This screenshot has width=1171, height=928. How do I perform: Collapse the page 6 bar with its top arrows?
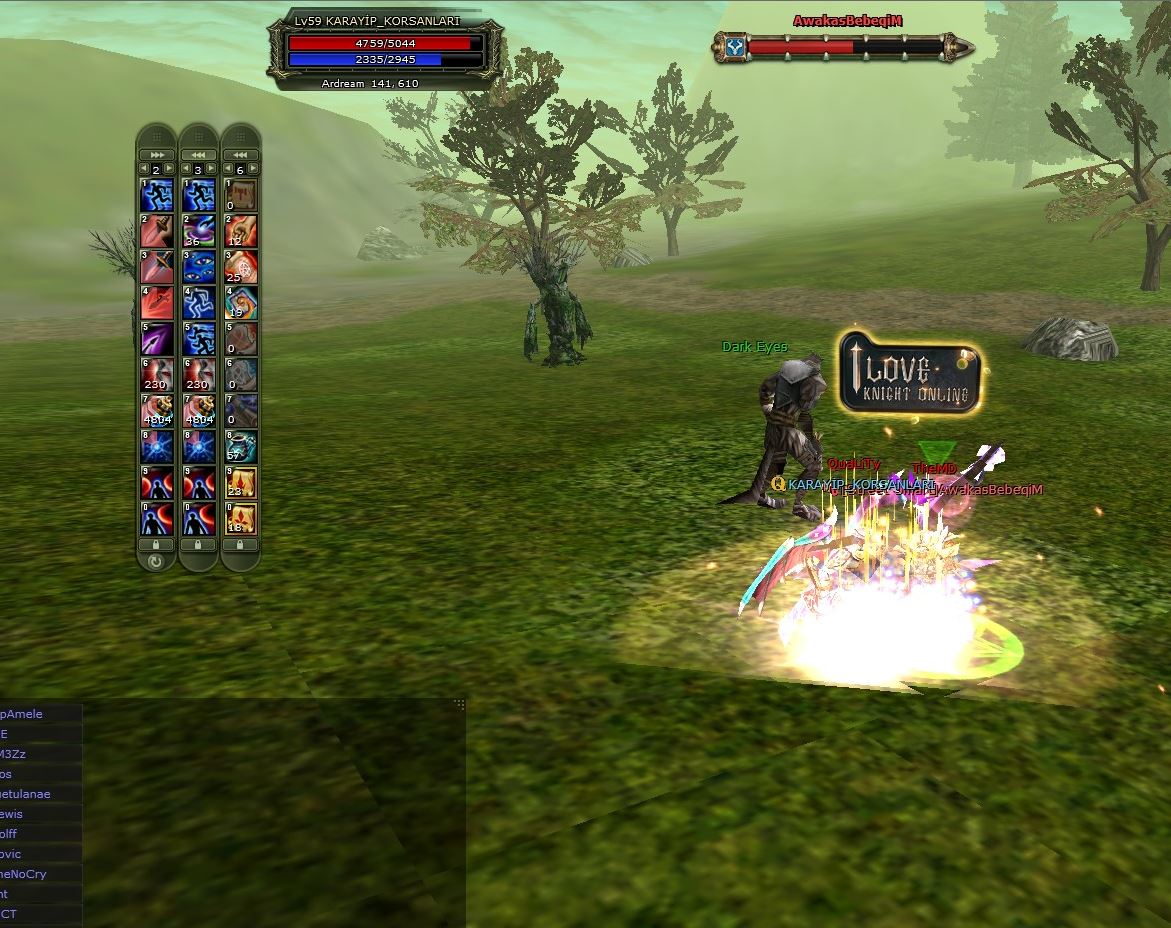[240, 155]
